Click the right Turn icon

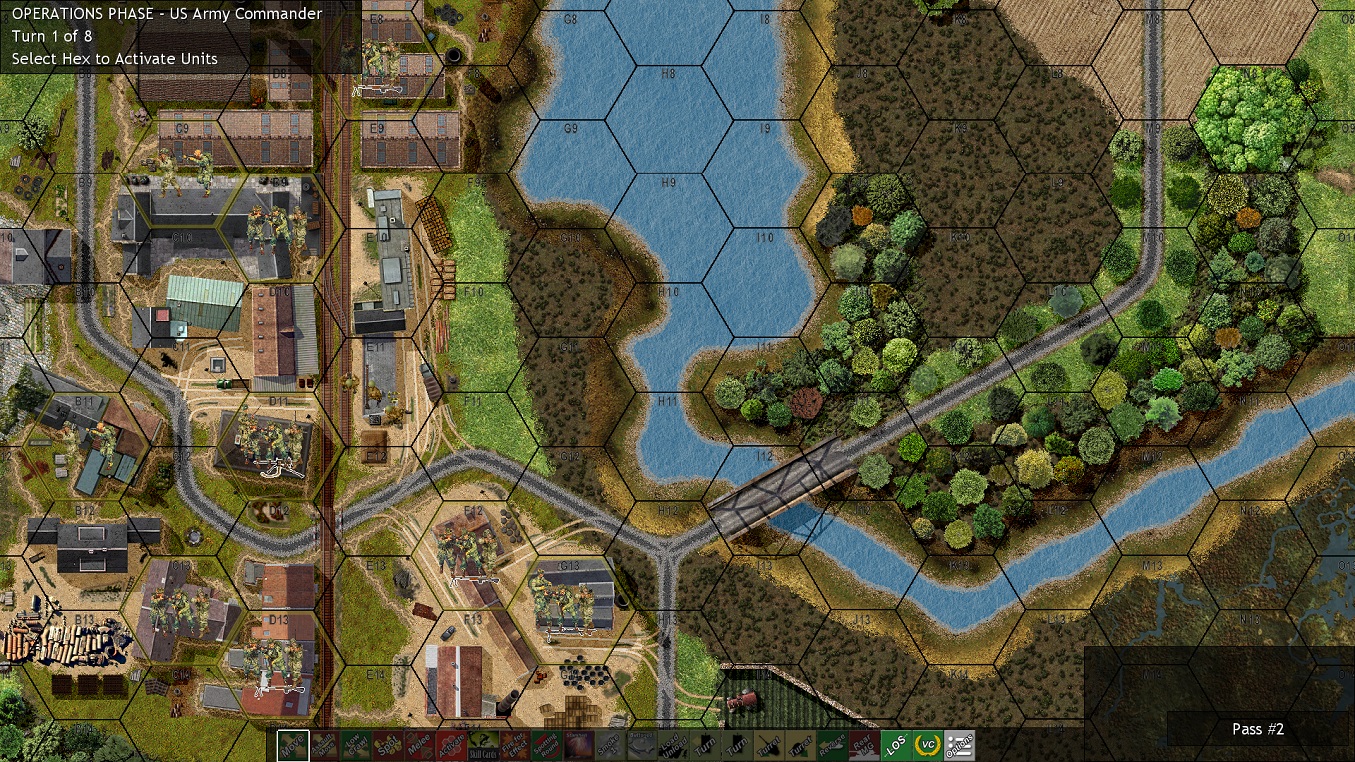[737, 742]
